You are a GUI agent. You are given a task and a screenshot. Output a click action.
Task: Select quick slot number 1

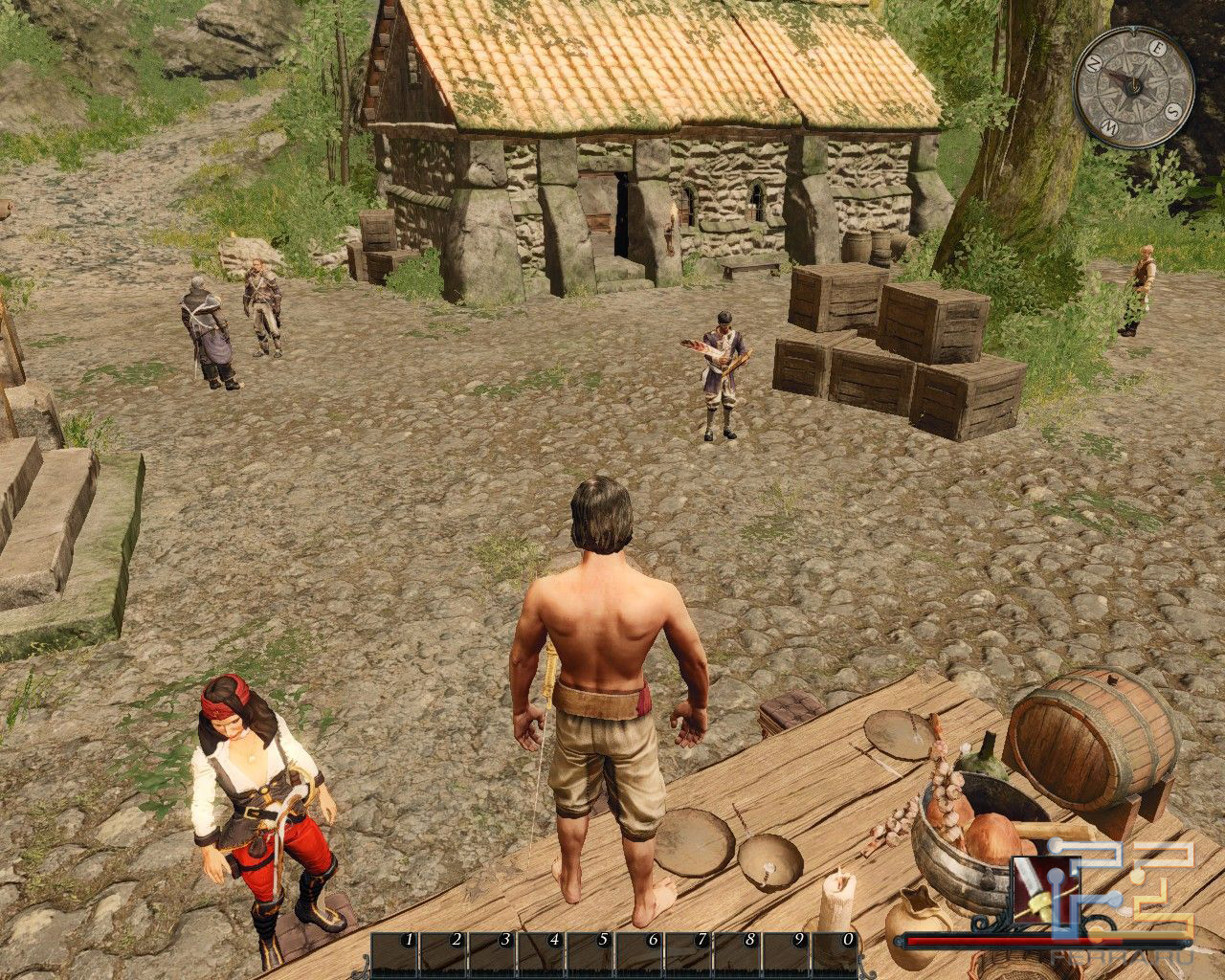pyautogui.click(x=393, y=953)
